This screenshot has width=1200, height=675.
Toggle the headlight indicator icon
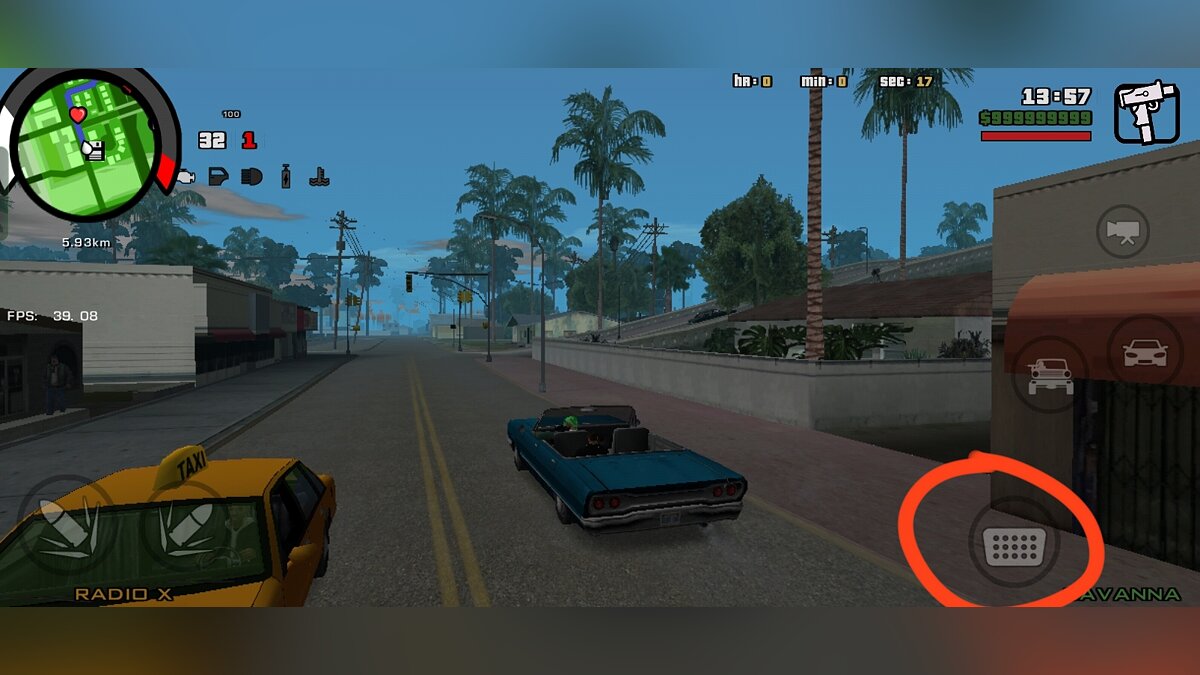251,177
